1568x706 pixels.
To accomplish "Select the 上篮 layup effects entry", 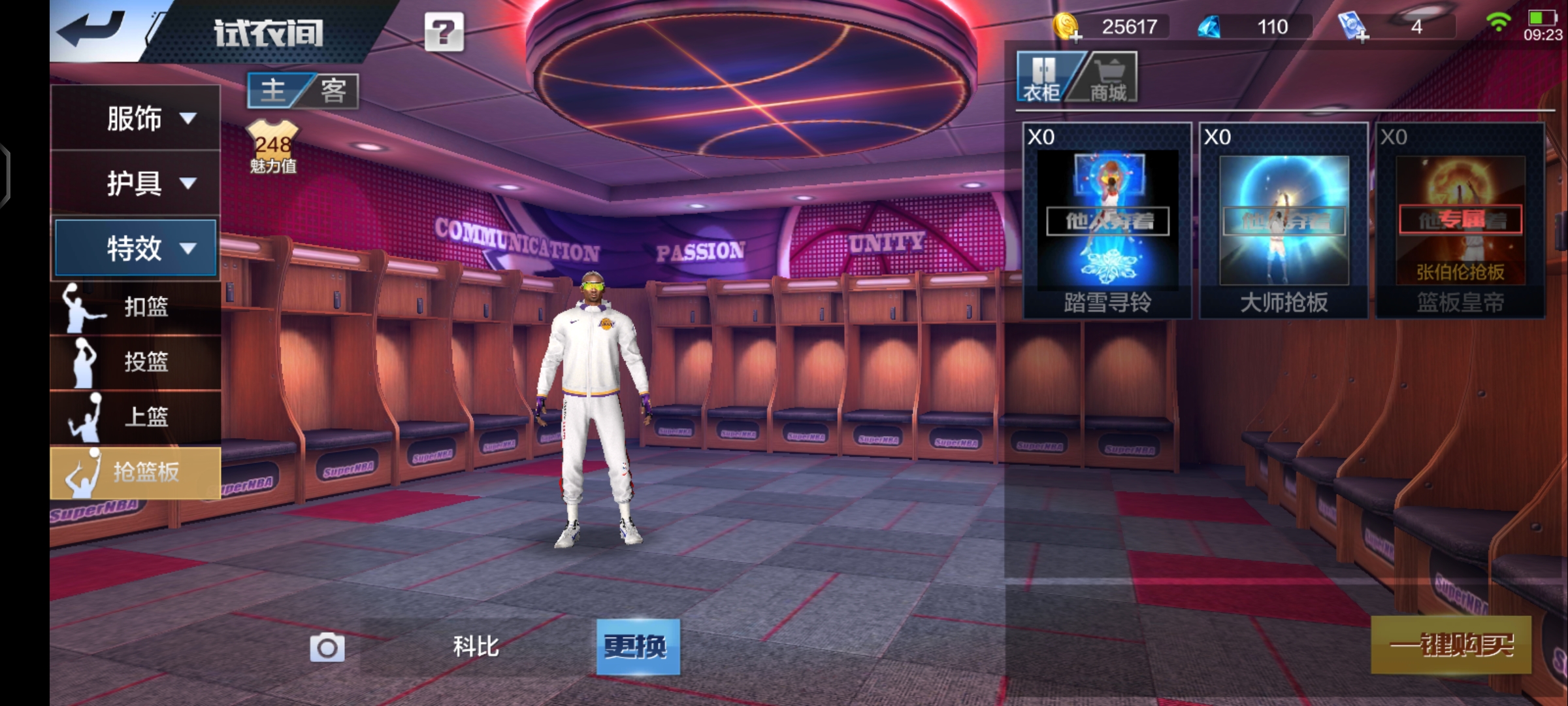I will (x=136, y=417).
